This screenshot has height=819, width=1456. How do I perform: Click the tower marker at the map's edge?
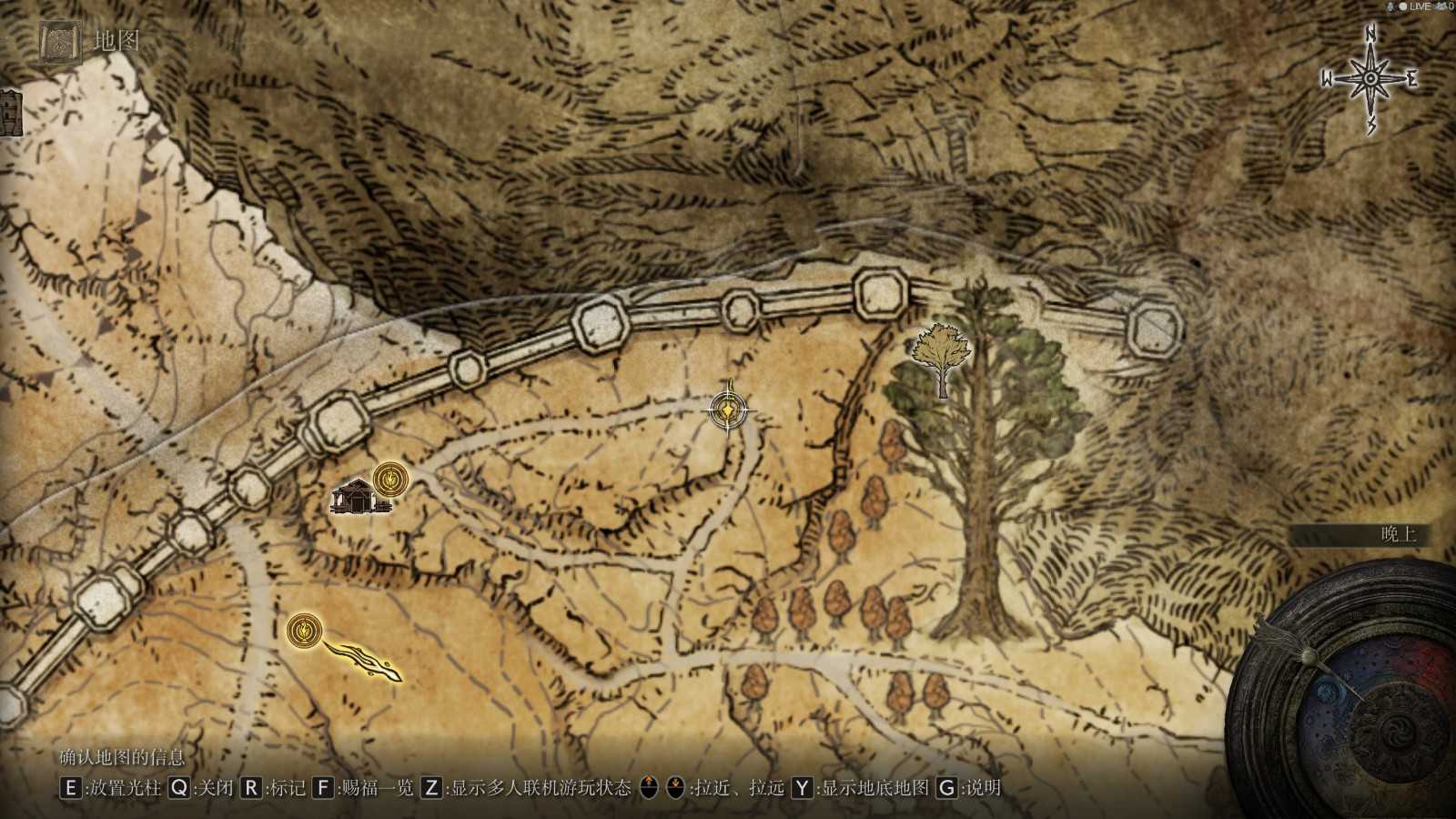[9, 113]
